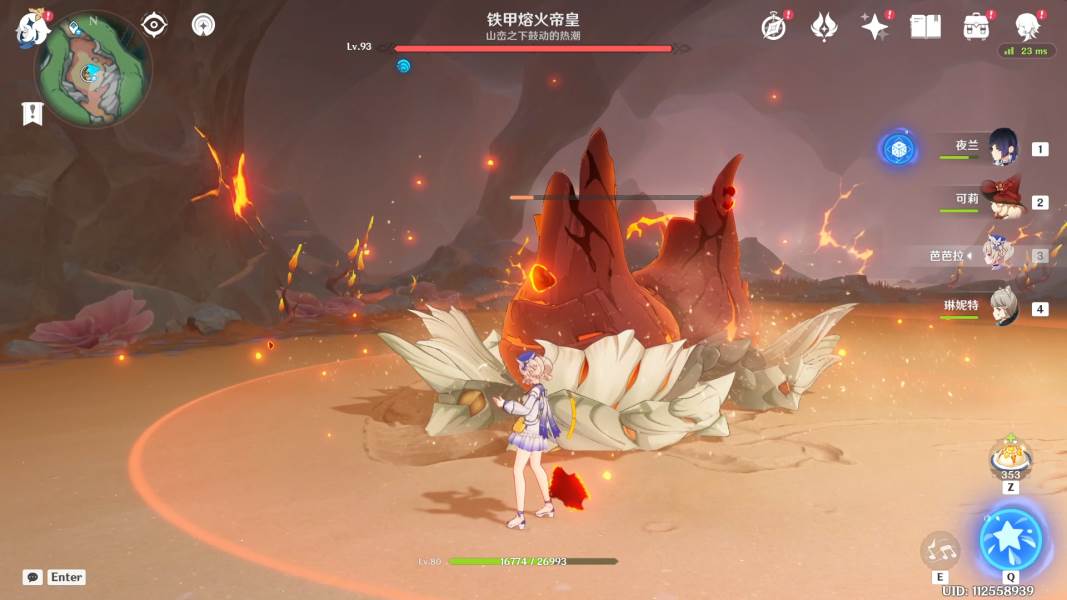Click the round icon right of the eye icon
Image resolution: width=1067 pixels, height=600 pixels.
pyautogui.click(x=203, y=25)
